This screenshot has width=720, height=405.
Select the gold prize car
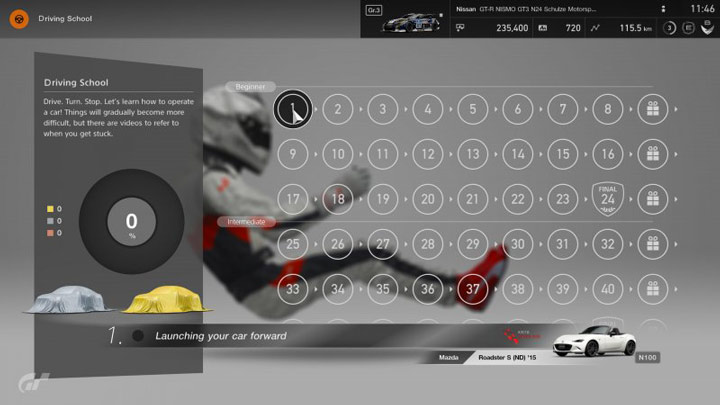tap(167, 298)
